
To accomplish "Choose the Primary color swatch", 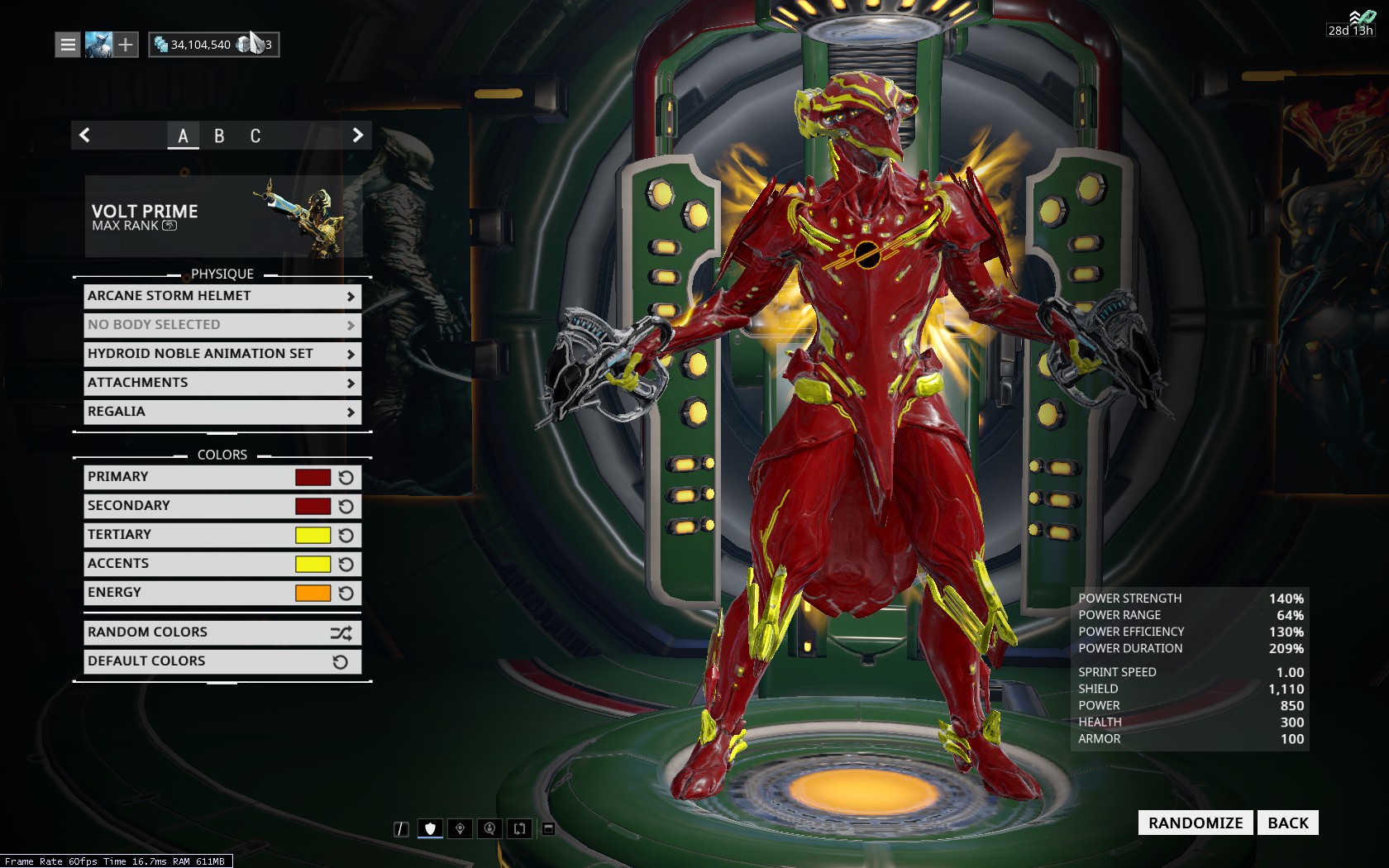I will [313, 477].
